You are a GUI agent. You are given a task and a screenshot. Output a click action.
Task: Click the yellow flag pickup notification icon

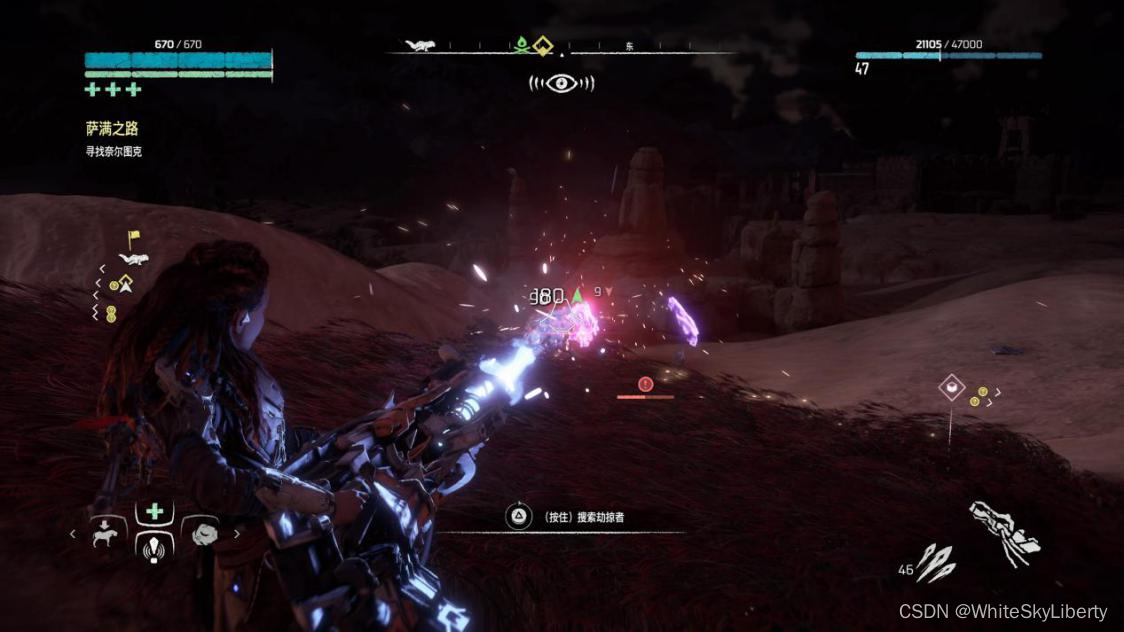click(133, 238)
